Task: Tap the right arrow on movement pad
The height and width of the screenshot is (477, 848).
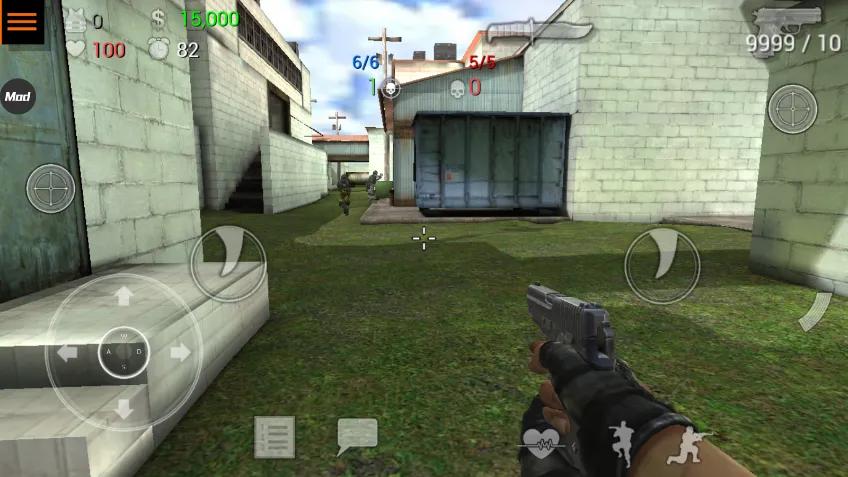Action: pyautogui.click(x=180, y=352)
